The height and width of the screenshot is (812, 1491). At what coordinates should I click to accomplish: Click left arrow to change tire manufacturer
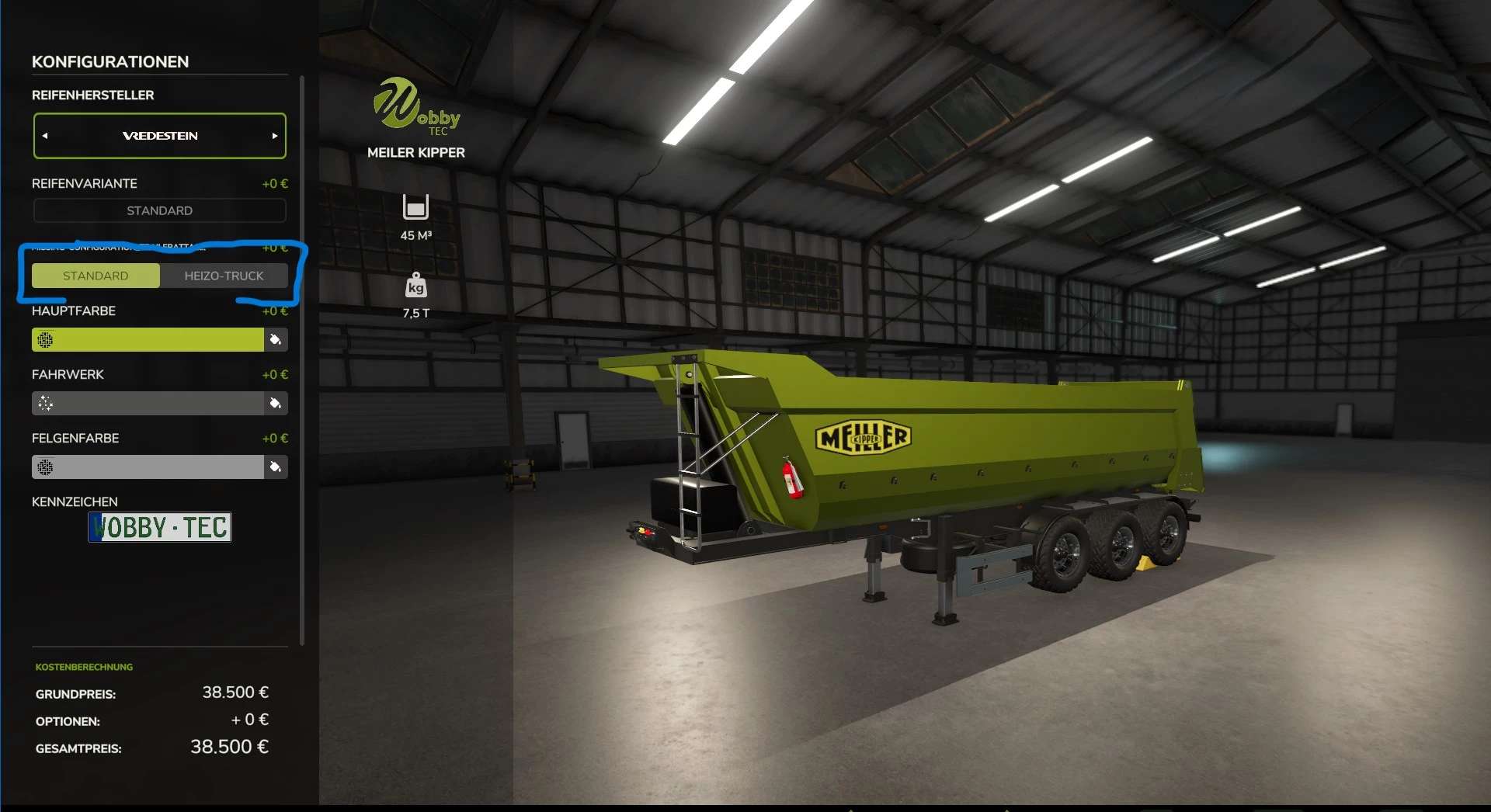coord(46,135)
